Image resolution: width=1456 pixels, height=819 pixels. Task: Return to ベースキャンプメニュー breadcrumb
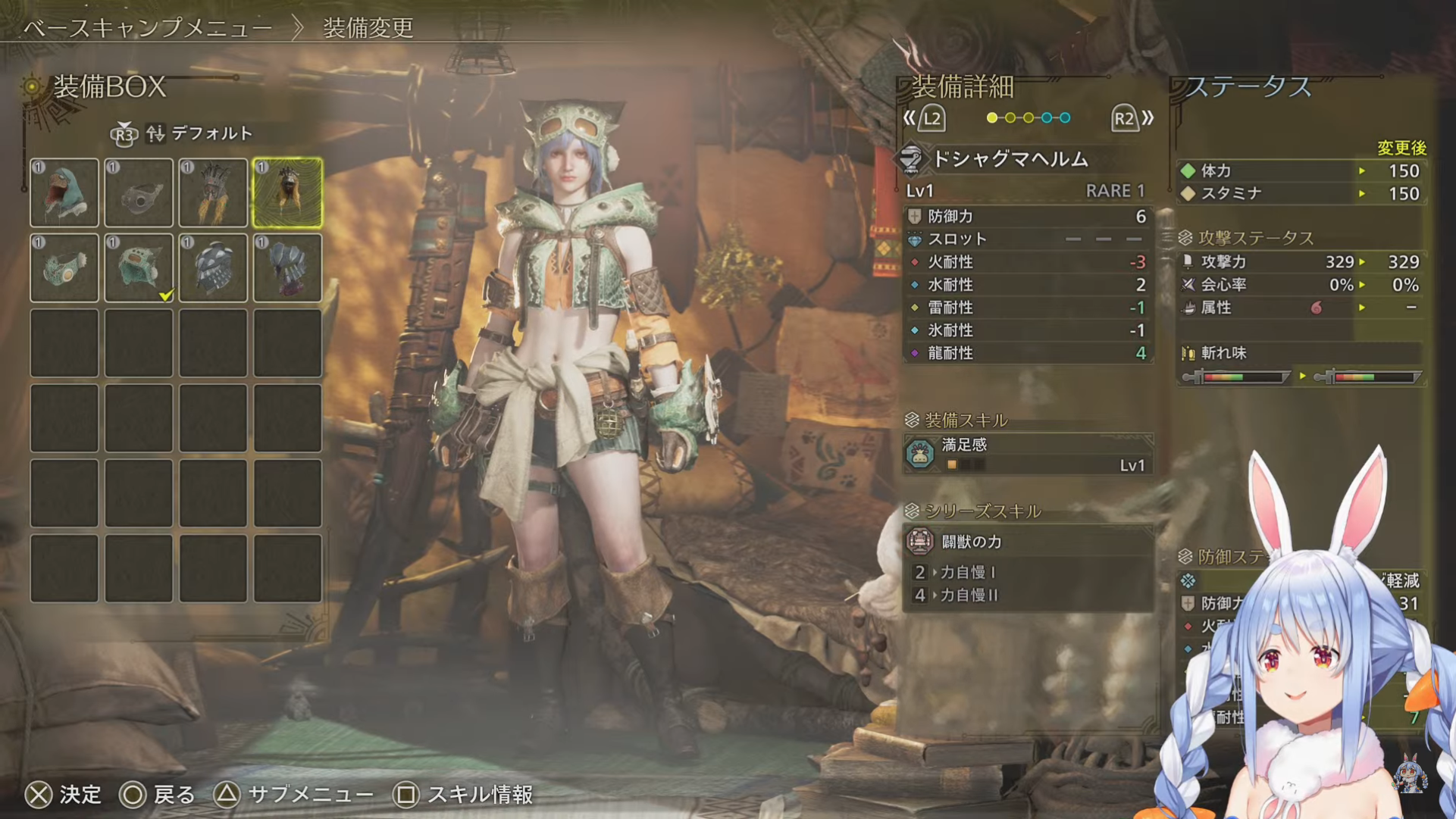pyautogui.click(x=148, y=28)
